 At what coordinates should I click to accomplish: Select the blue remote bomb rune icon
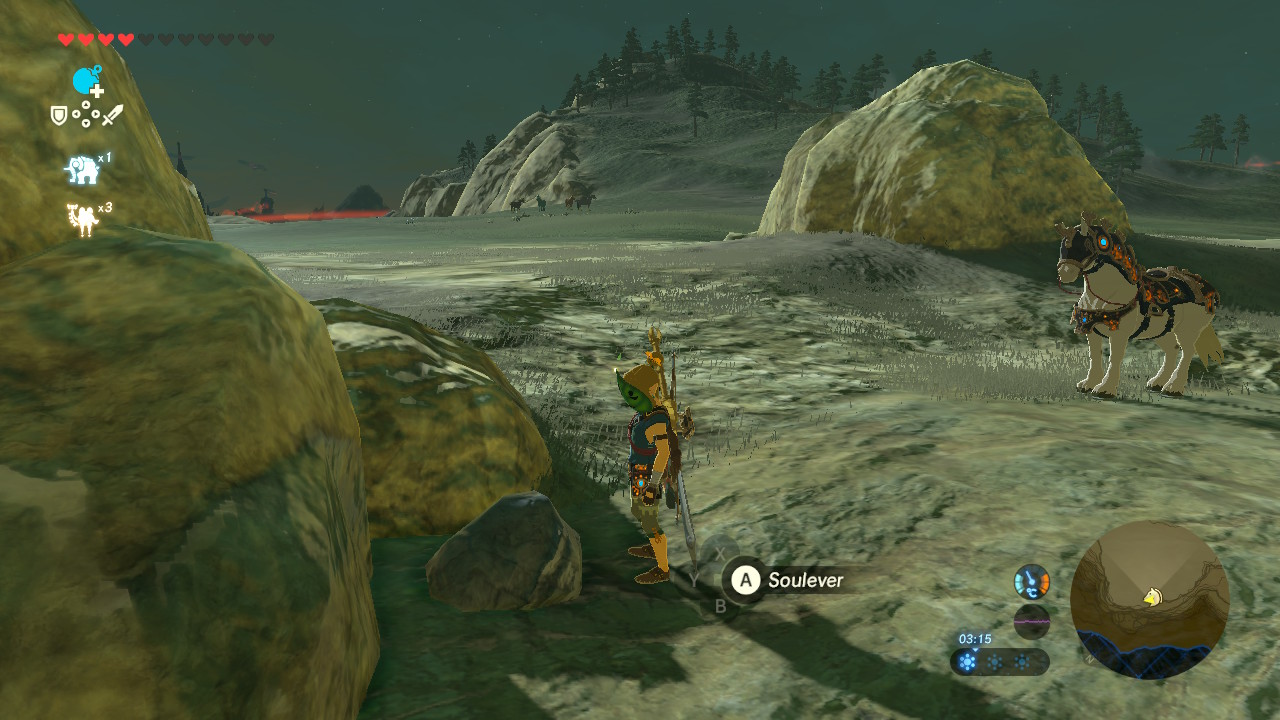click(87, 81)
